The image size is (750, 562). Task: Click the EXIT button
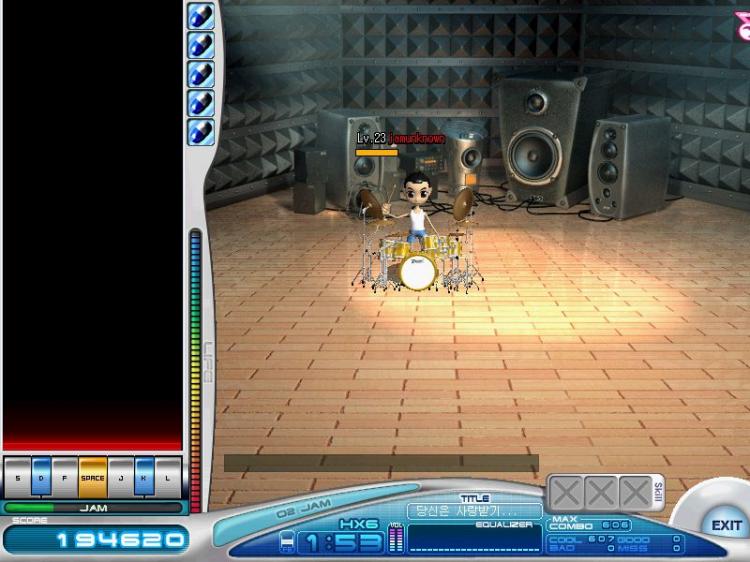pyautogui.click(x=726, y=525)
